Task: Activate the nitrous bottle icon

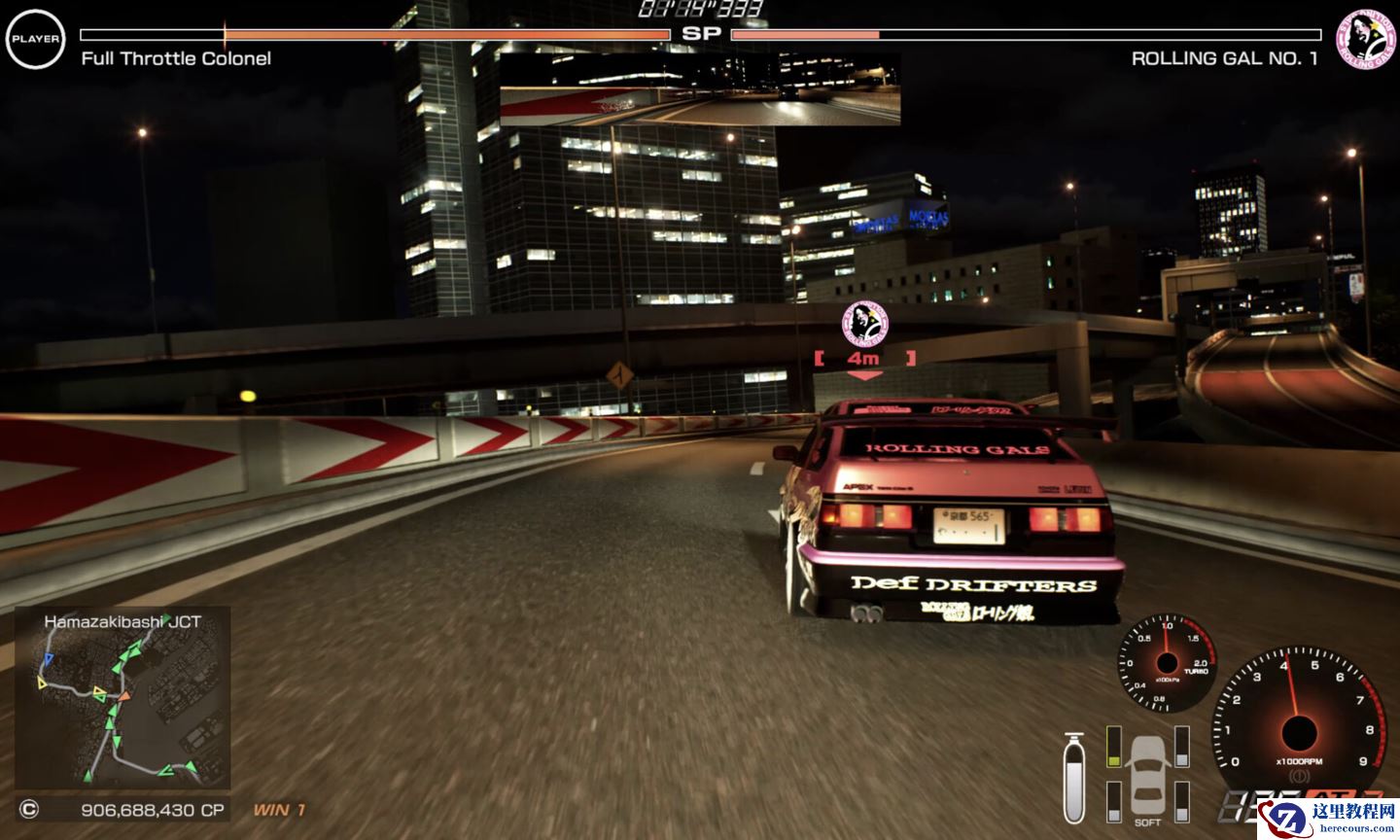Action: [1074, 778]
